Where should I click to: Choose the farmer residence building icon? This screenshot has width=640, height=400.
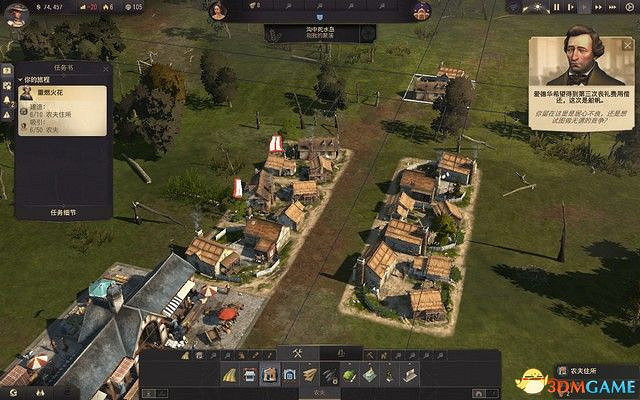click(x=269, y=375)
